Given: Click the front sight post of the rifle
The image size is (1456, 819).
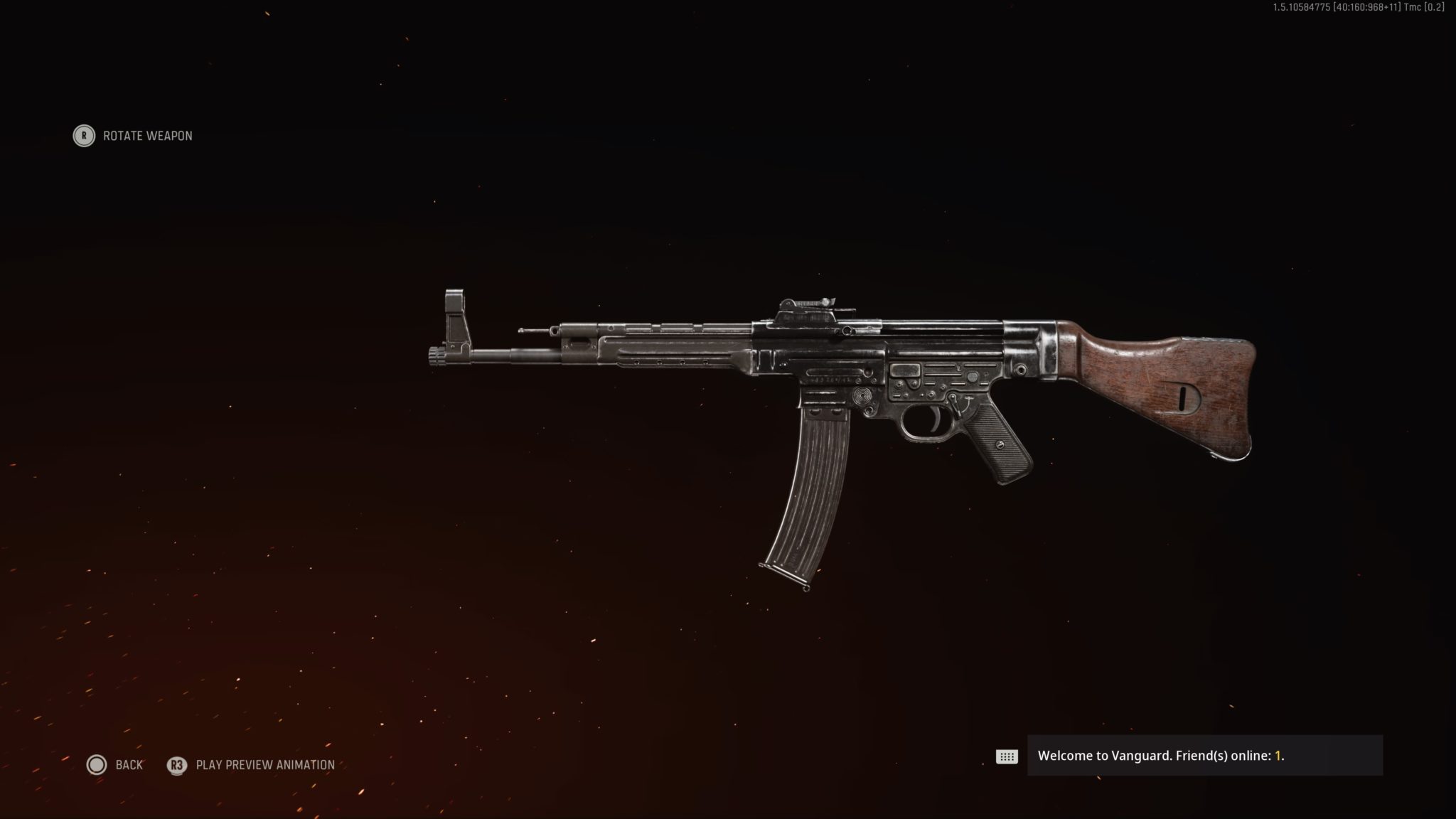Looking at the screenshot, I should click(453, 313).
